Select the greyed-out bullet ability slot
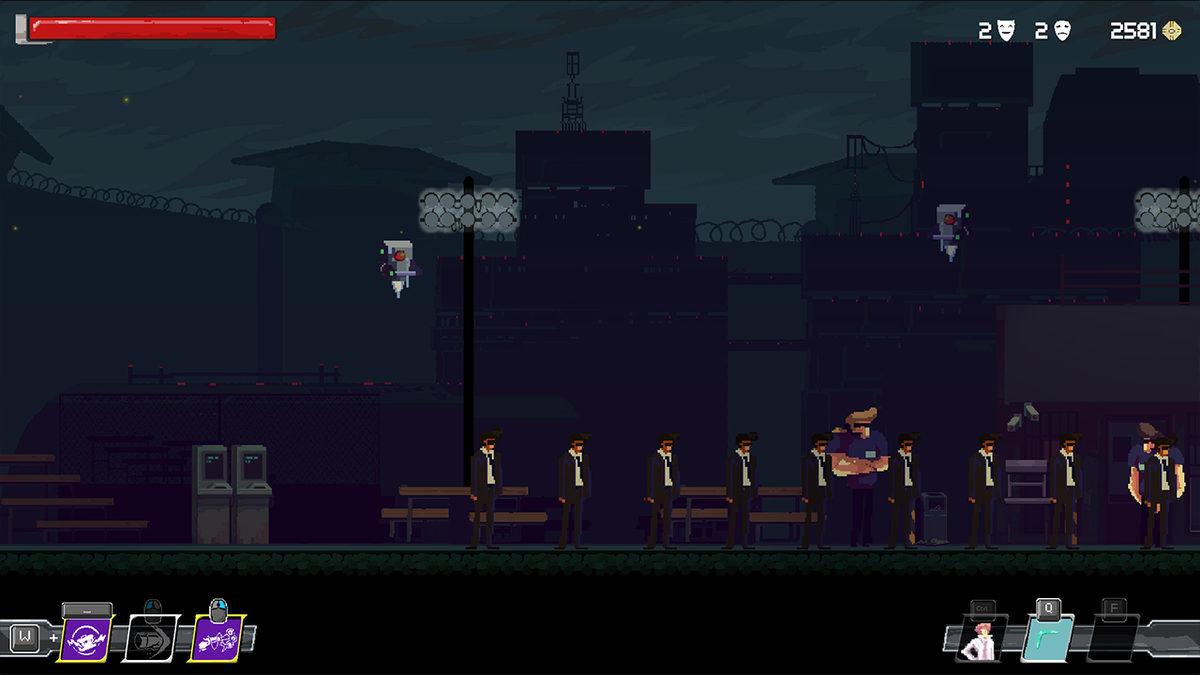This screenshot has height=675, width=1200. [x=150, y=638]
